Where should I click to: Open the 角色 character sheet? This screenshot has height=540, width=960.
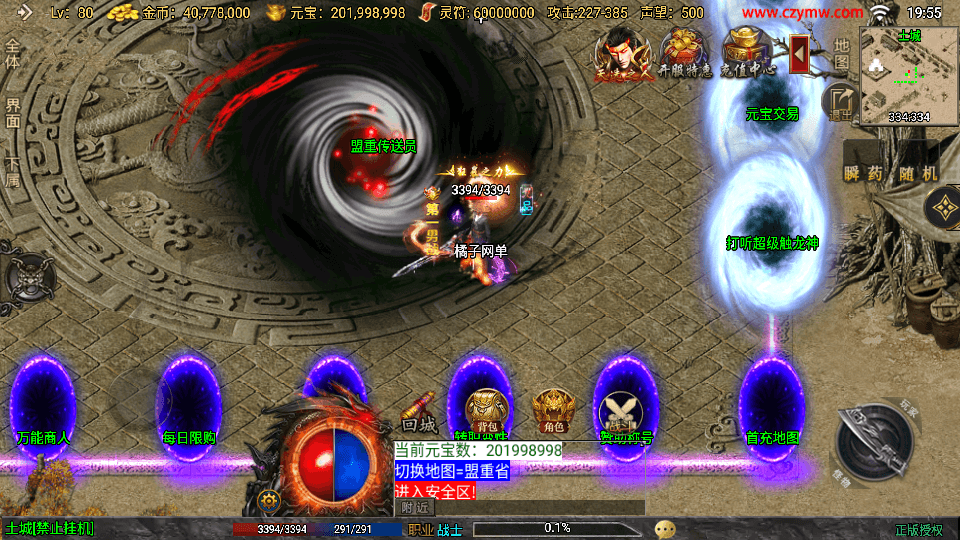point(552,410)
